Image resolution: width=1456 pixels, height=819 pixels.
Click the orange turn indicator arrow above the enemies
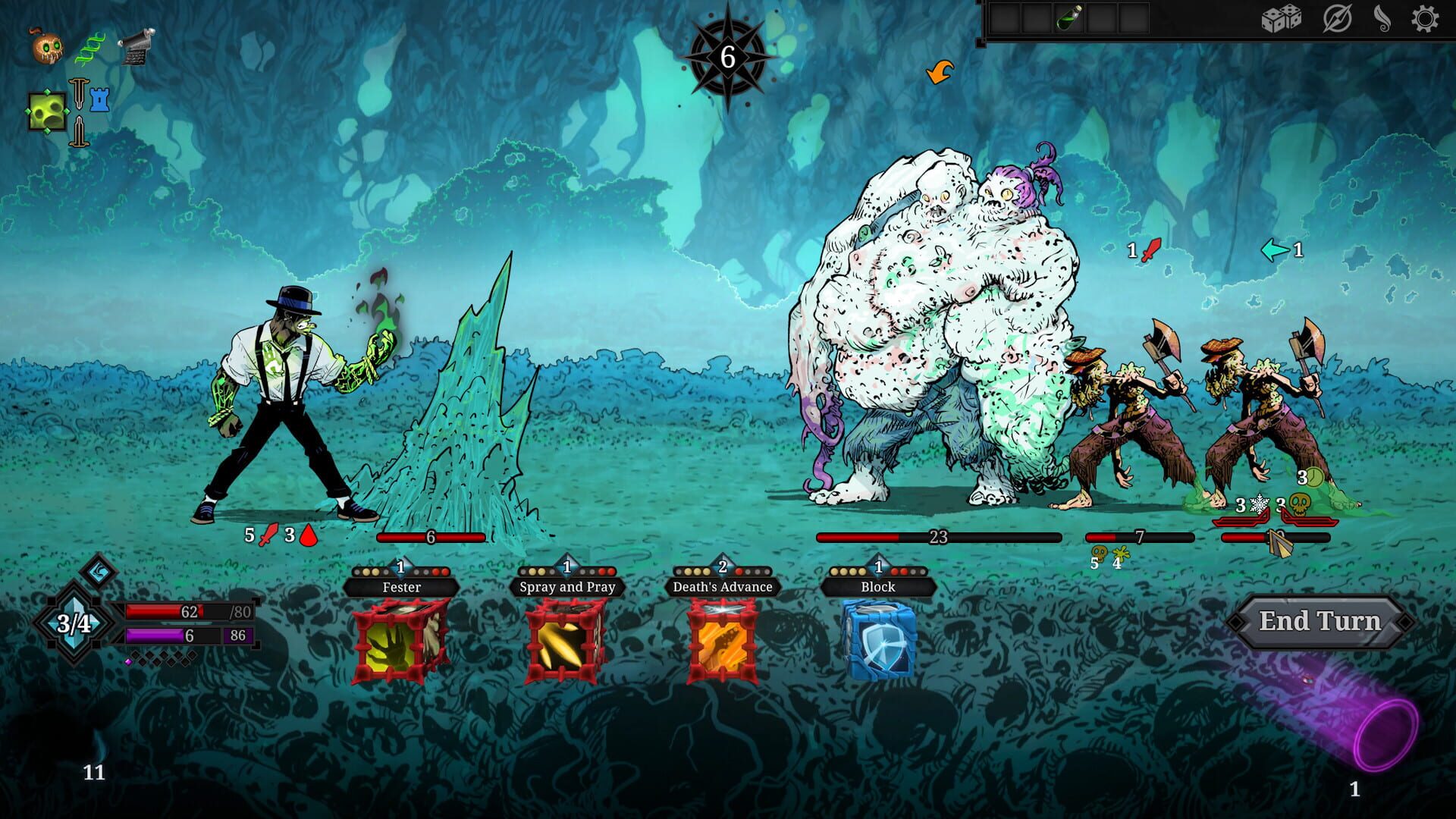pyautogui.click(x=940, y=72)
